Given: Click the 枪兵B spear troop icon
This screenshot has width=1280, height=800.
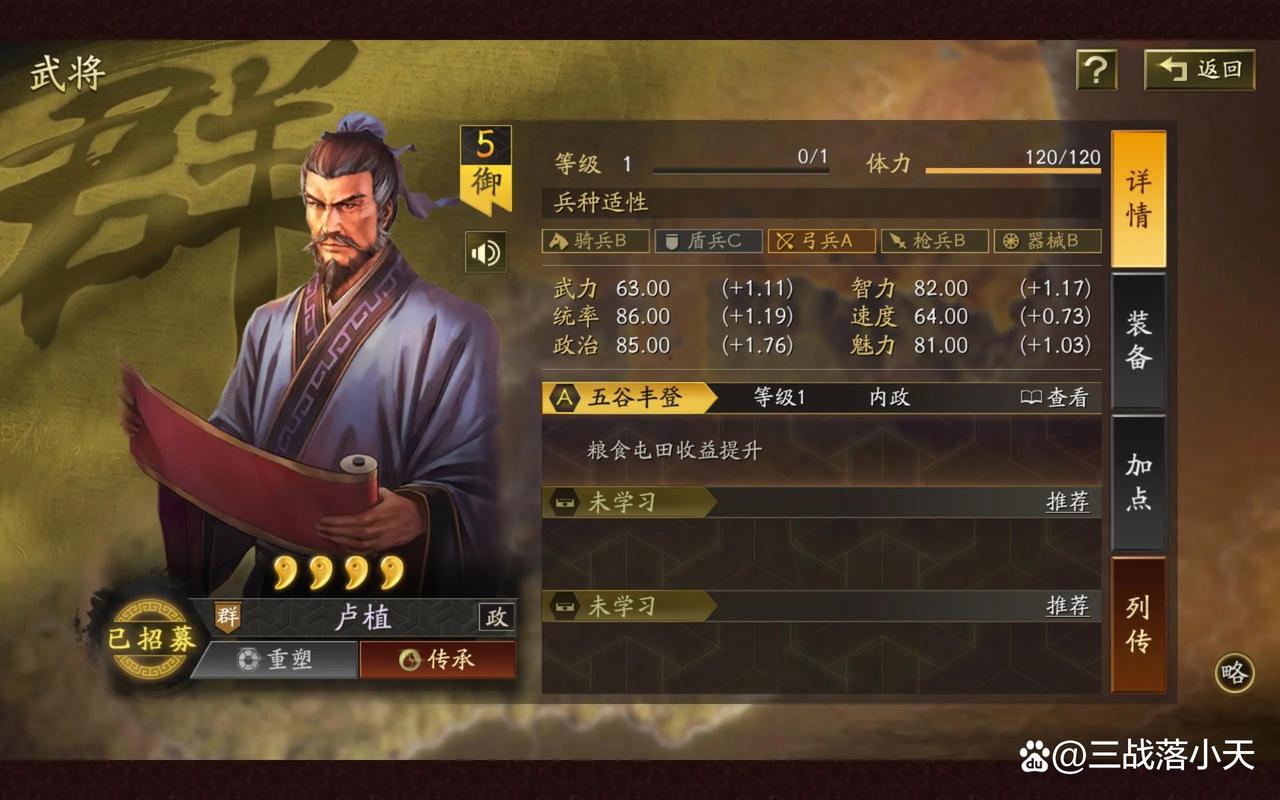Looking at the screenshot, I should 933,240.
